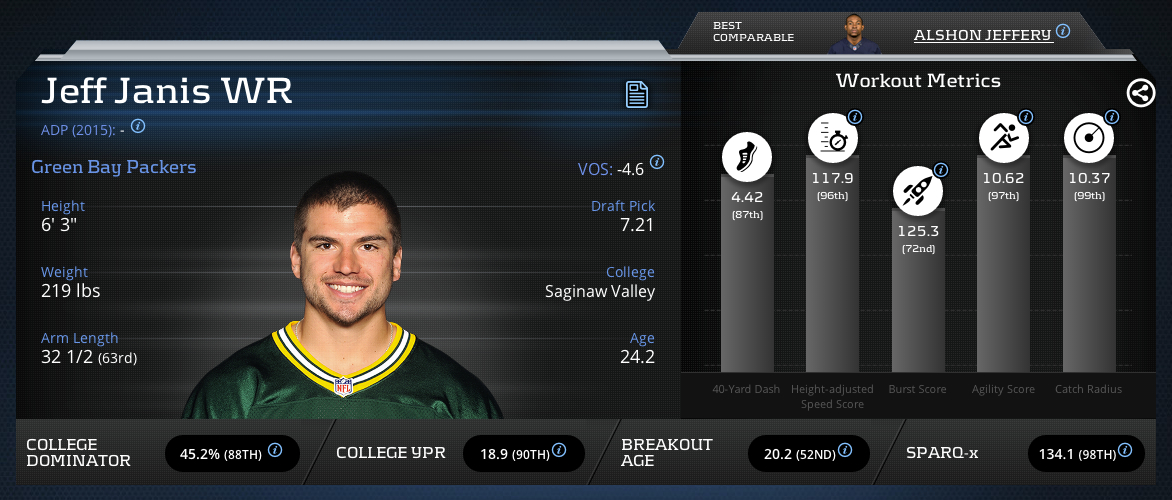Viewport: 1172px width, 500px height.
Task: Click the share icon in Workout Metrics
Action: click(1140, 93)
